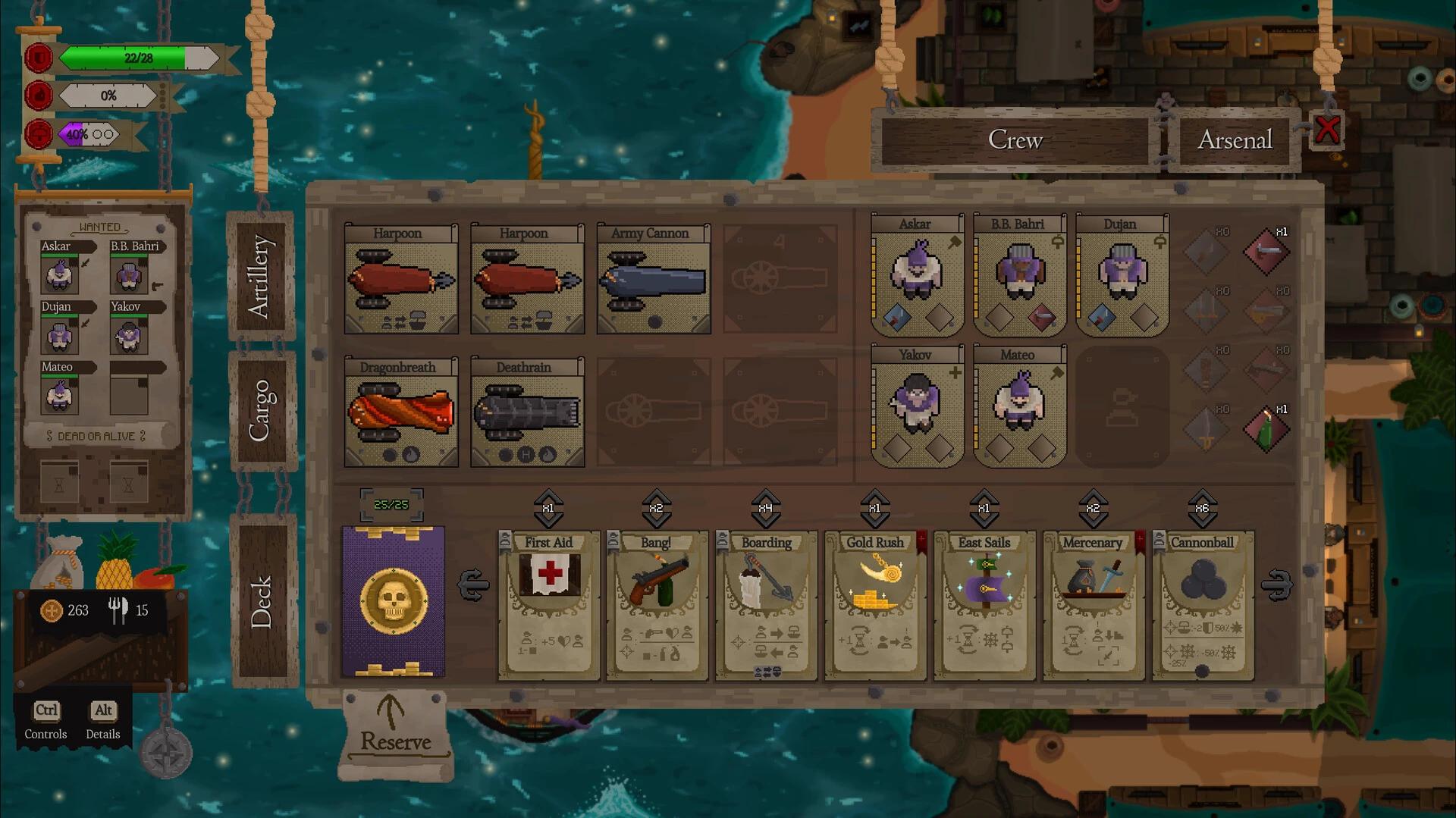Select Mateo's crew portrait
This screenshot has height=818, width=1456.
click(x=1019, y=409)
